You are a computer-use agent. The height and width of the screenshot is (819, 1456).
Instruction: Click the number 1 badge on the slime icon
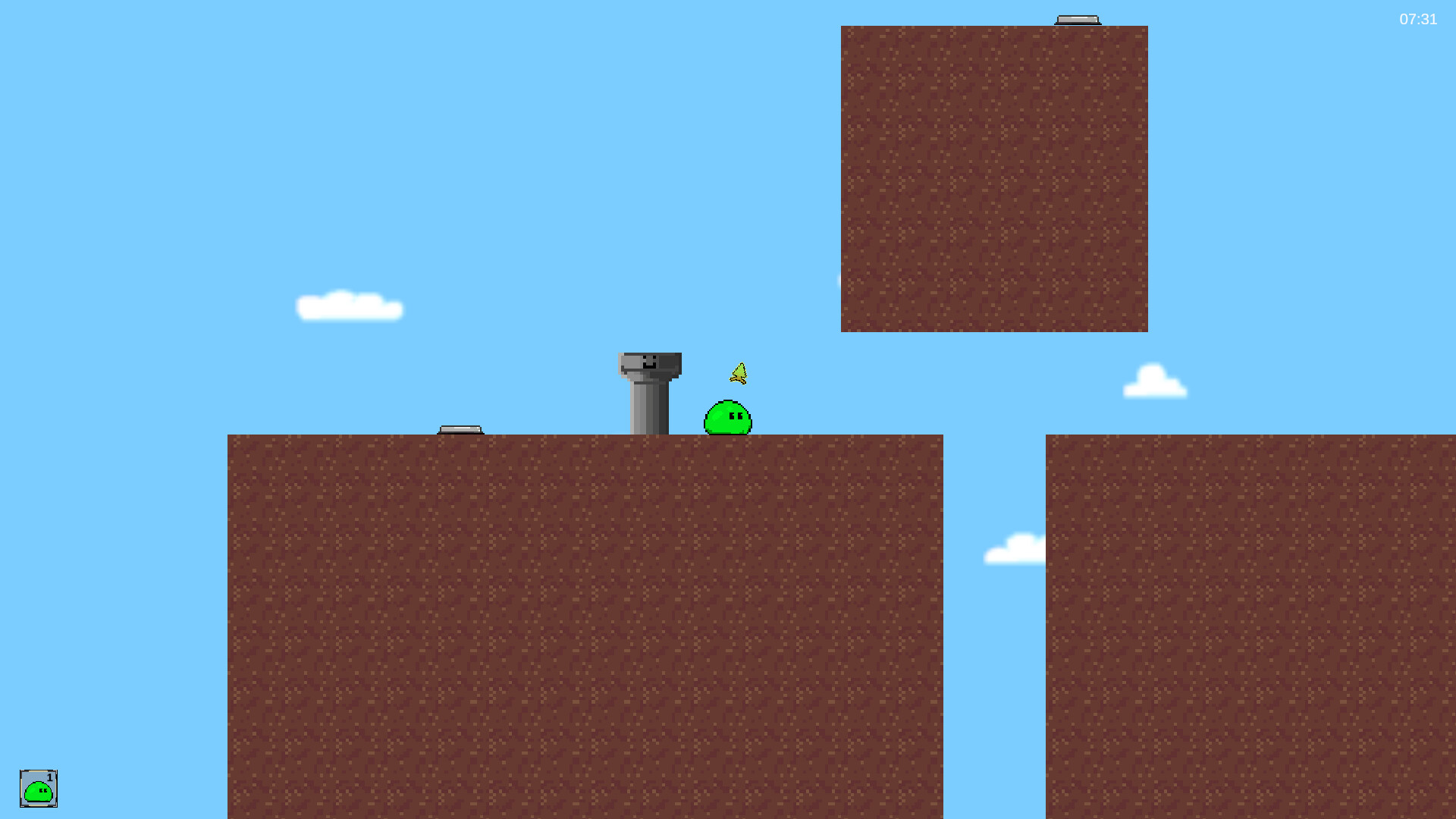[x=50, y=777]
